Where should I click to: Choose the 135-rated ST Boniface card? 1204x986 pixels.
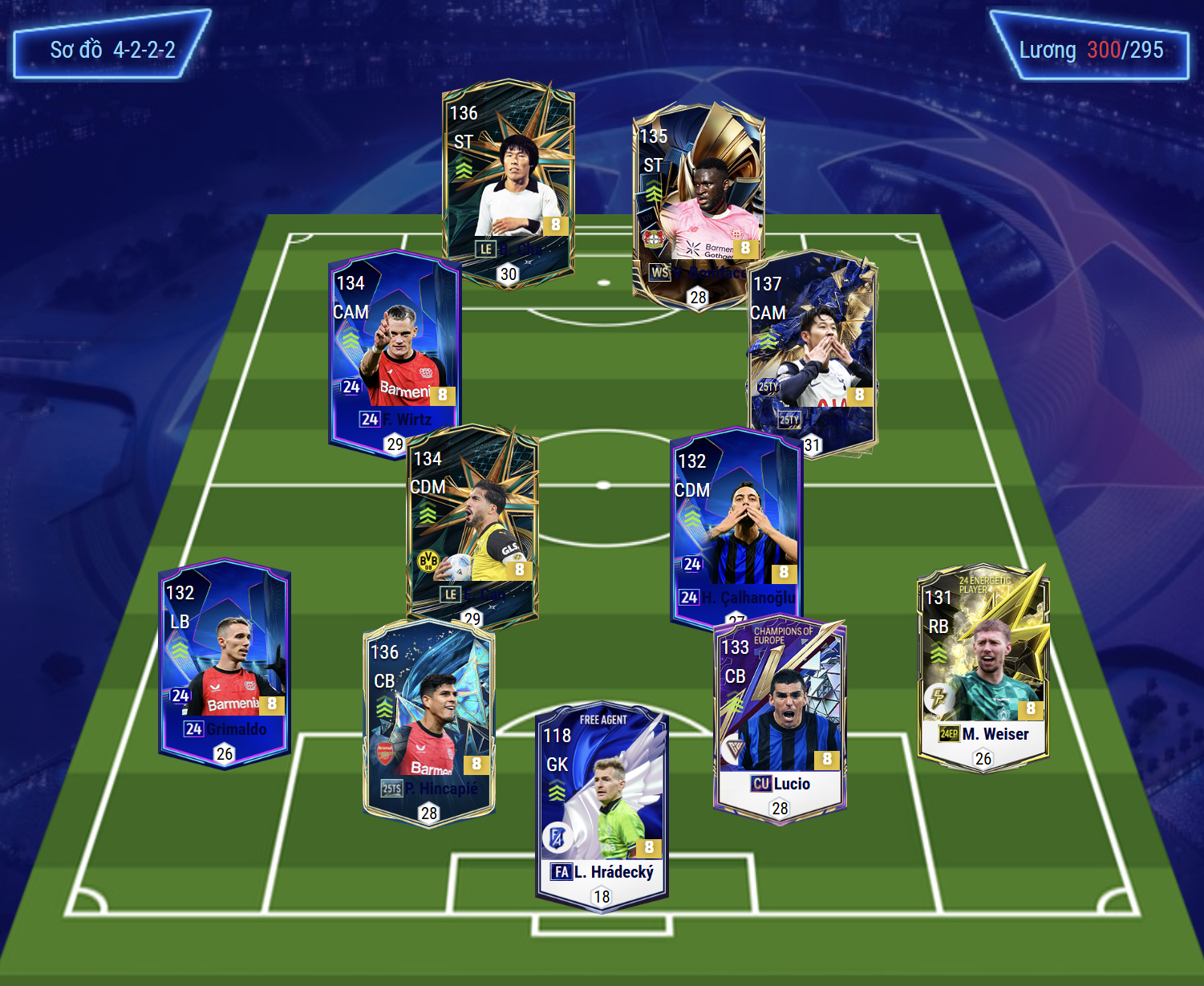coord(698,205)
